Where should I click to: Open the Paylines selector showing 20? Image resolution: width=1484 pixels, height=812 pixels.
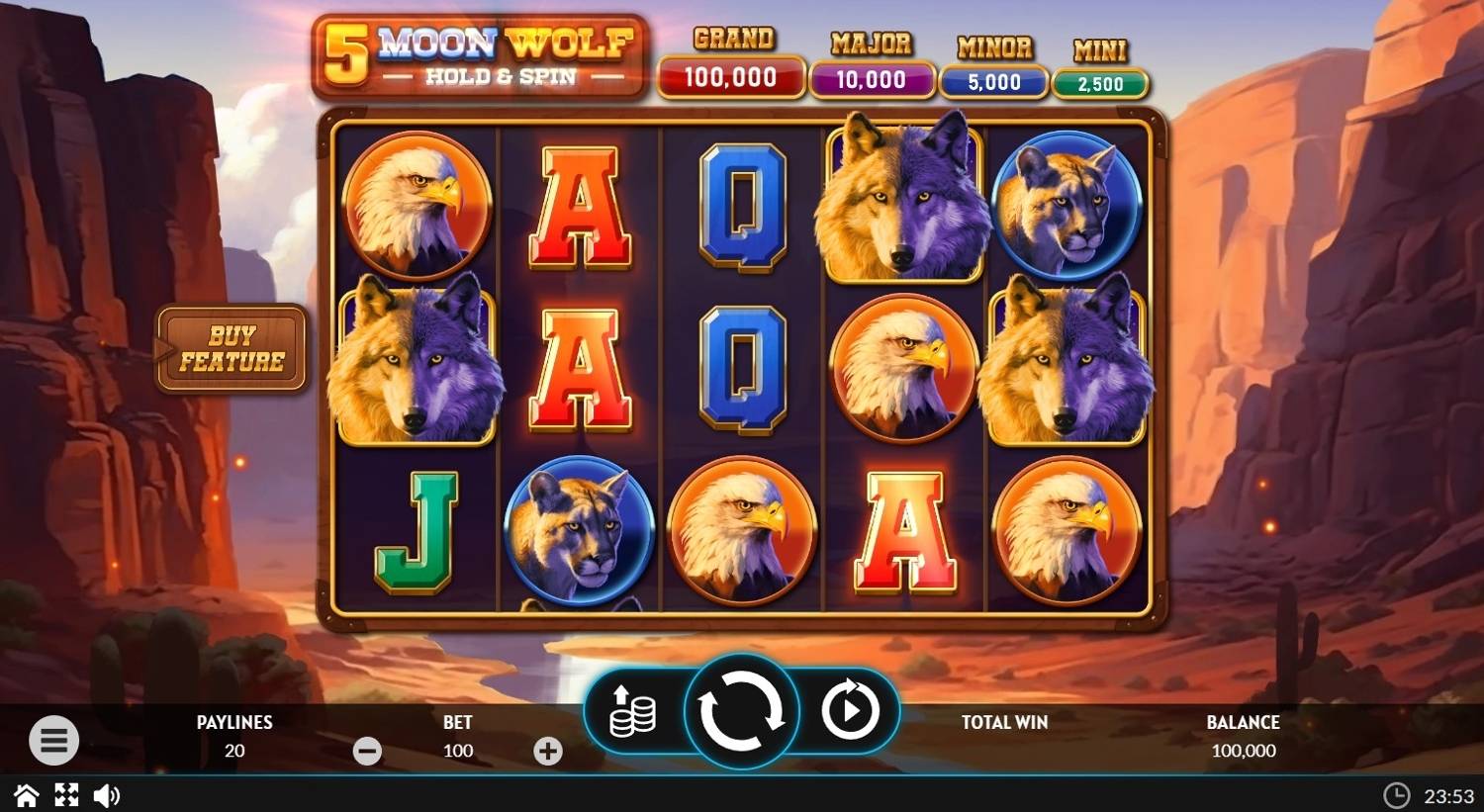point(234,737)
